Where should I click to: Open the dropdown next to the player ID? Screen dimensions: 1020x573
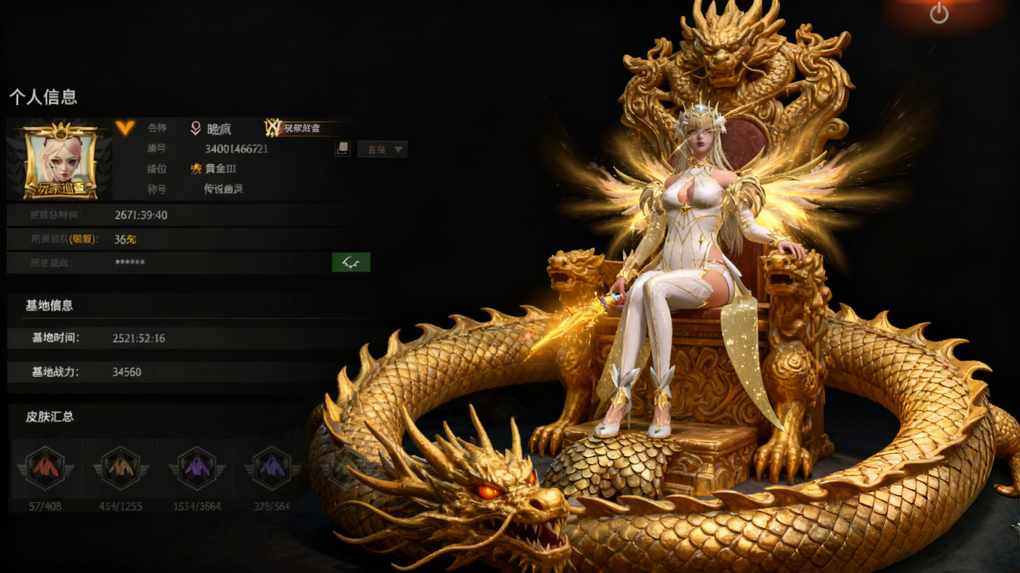(x=383, y=149)
